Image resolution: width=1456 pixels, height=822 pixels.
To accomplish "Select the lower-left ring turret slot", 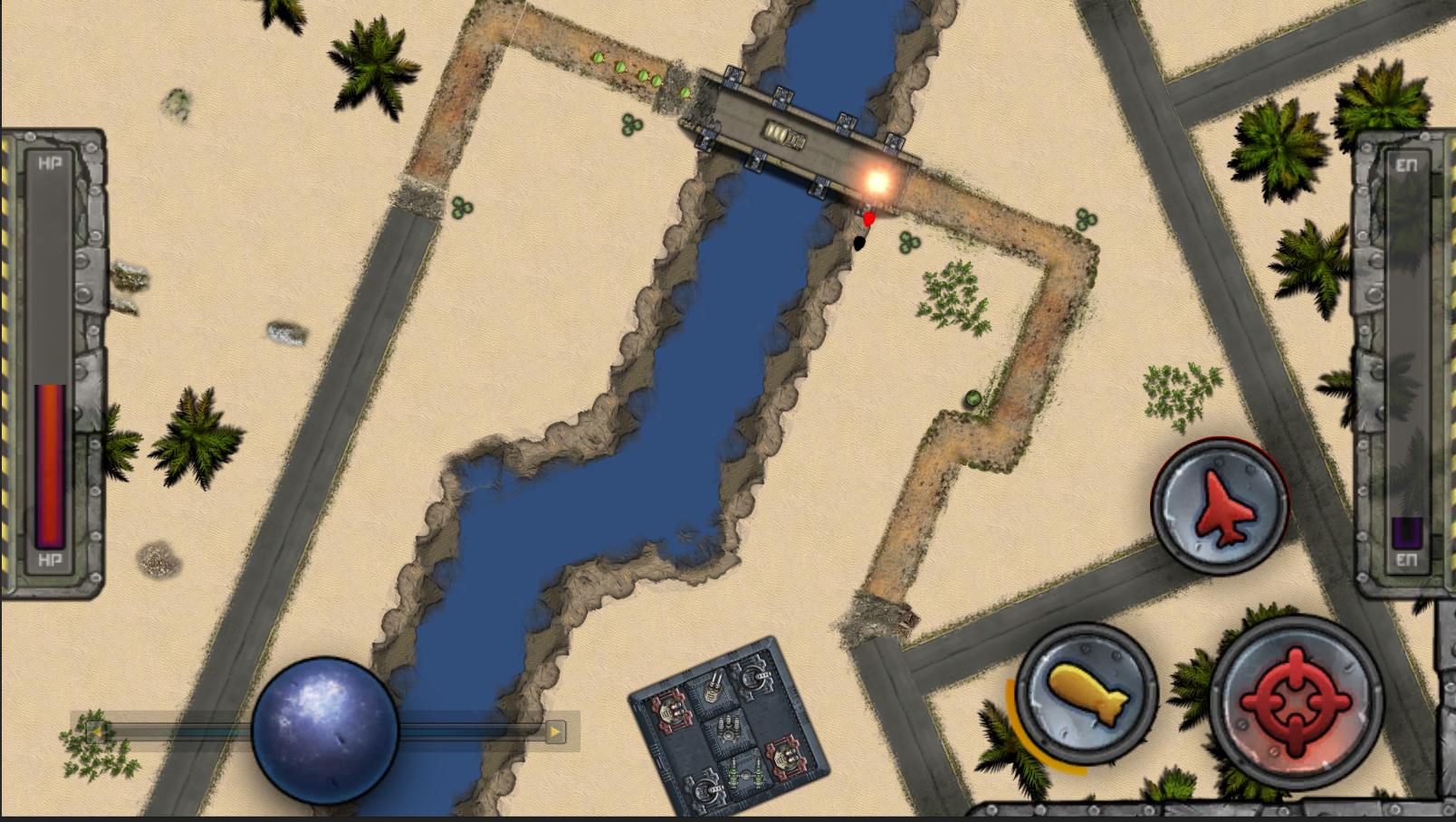I will click(x=705, y=789).
